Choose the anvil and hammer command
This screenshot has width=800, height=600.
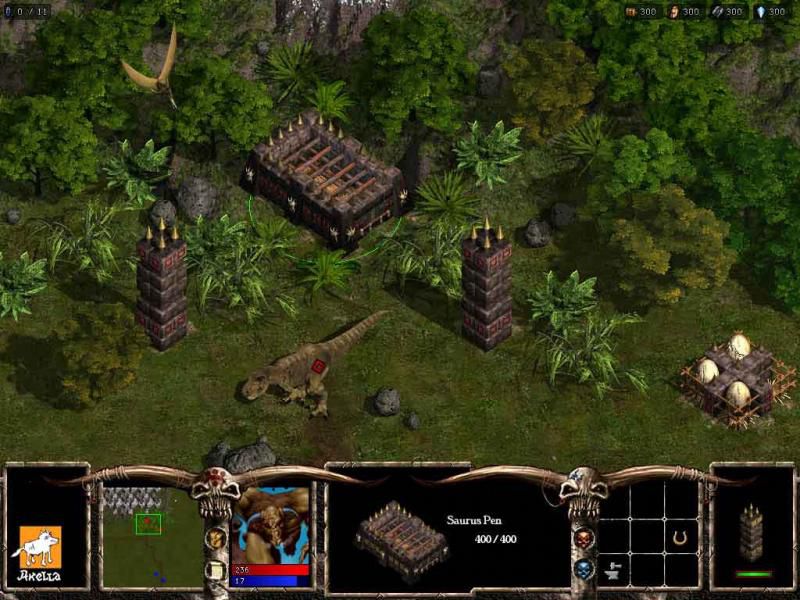614,569
